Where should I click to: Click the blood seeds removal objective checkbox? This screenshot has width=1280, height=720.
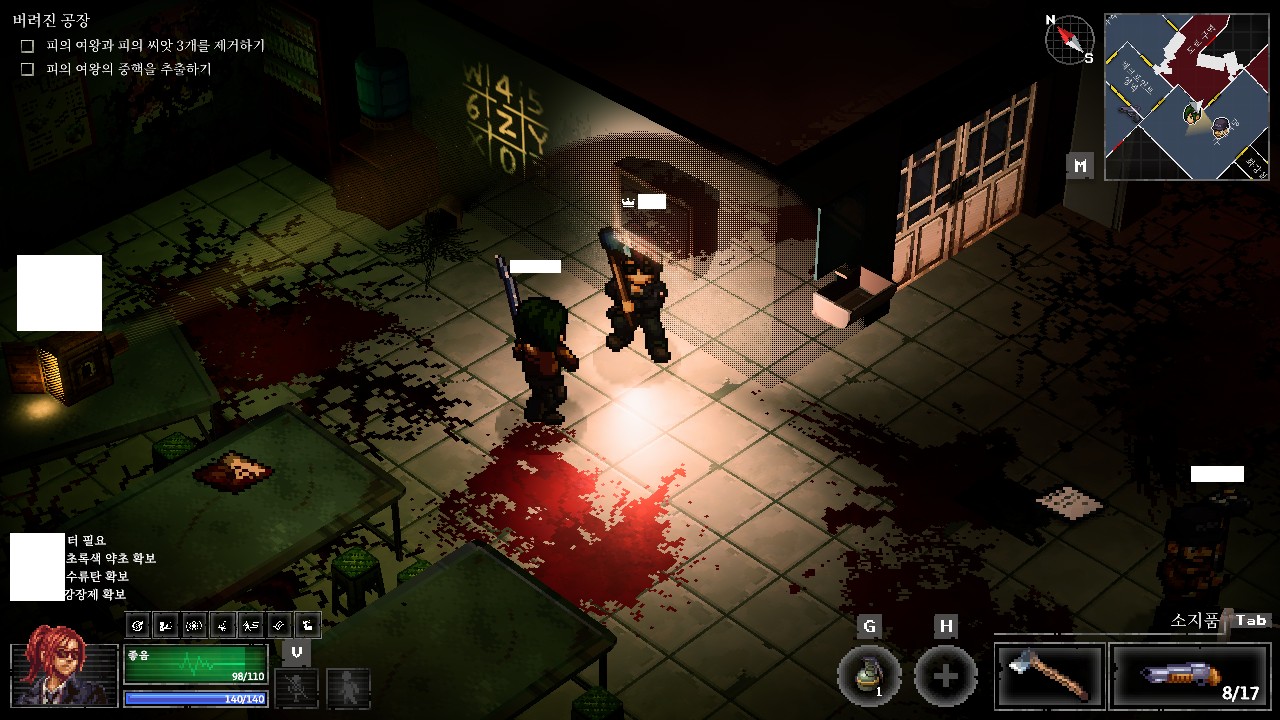[28, 46]
